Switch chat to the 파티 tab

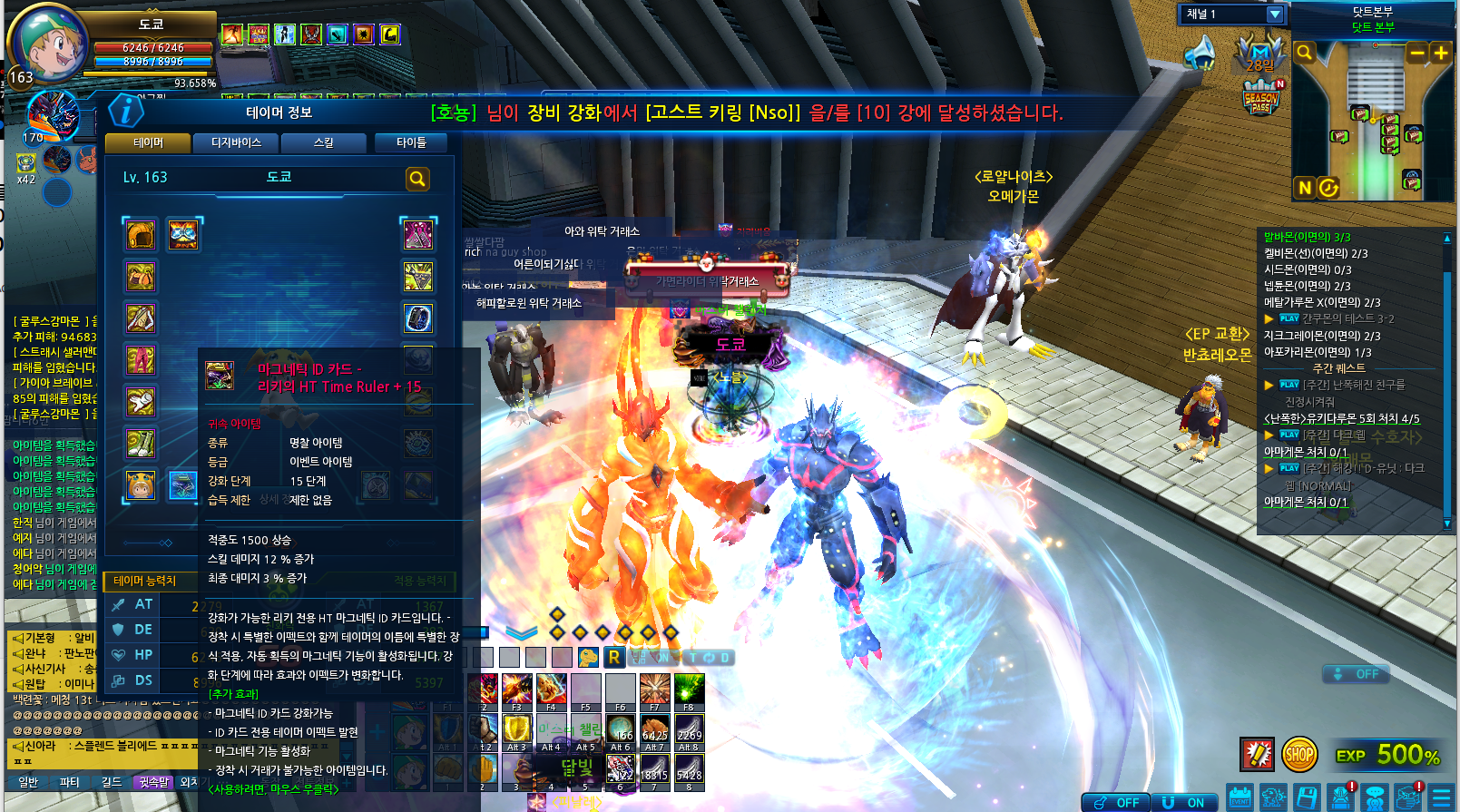click(x=70, y=782)
